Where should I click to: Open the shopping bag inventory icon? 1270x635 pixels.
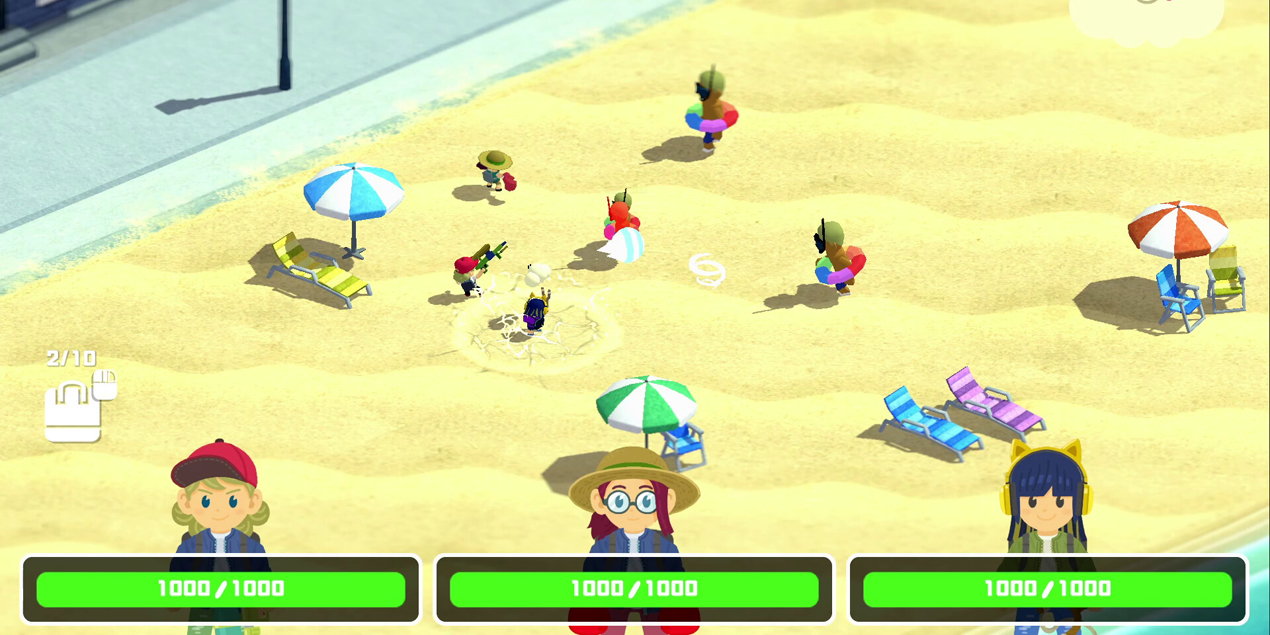click(x=73, y=412)
